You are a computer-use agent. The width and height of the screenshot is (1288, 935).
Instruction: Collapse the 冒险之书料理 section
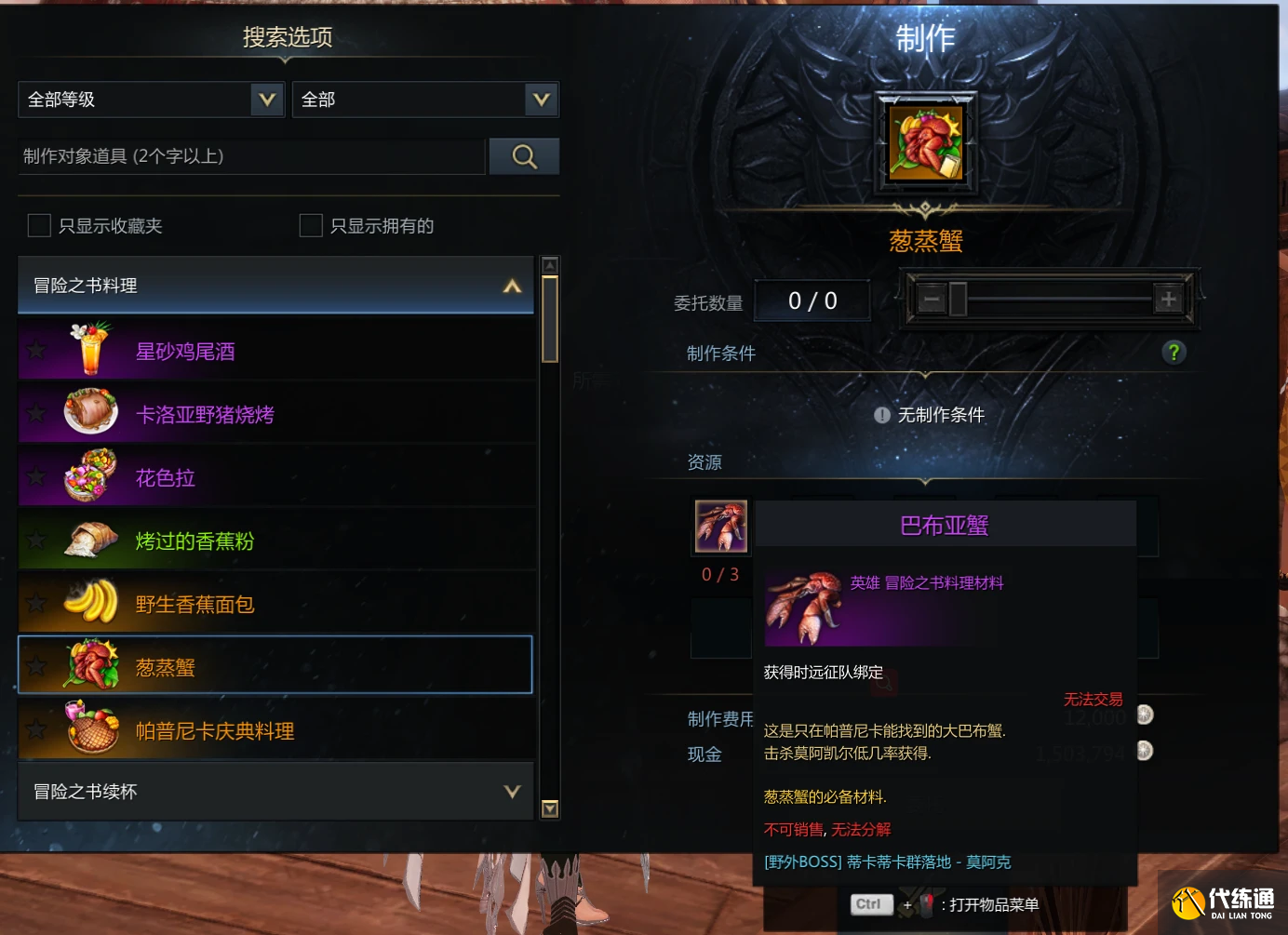pos(511,286)
